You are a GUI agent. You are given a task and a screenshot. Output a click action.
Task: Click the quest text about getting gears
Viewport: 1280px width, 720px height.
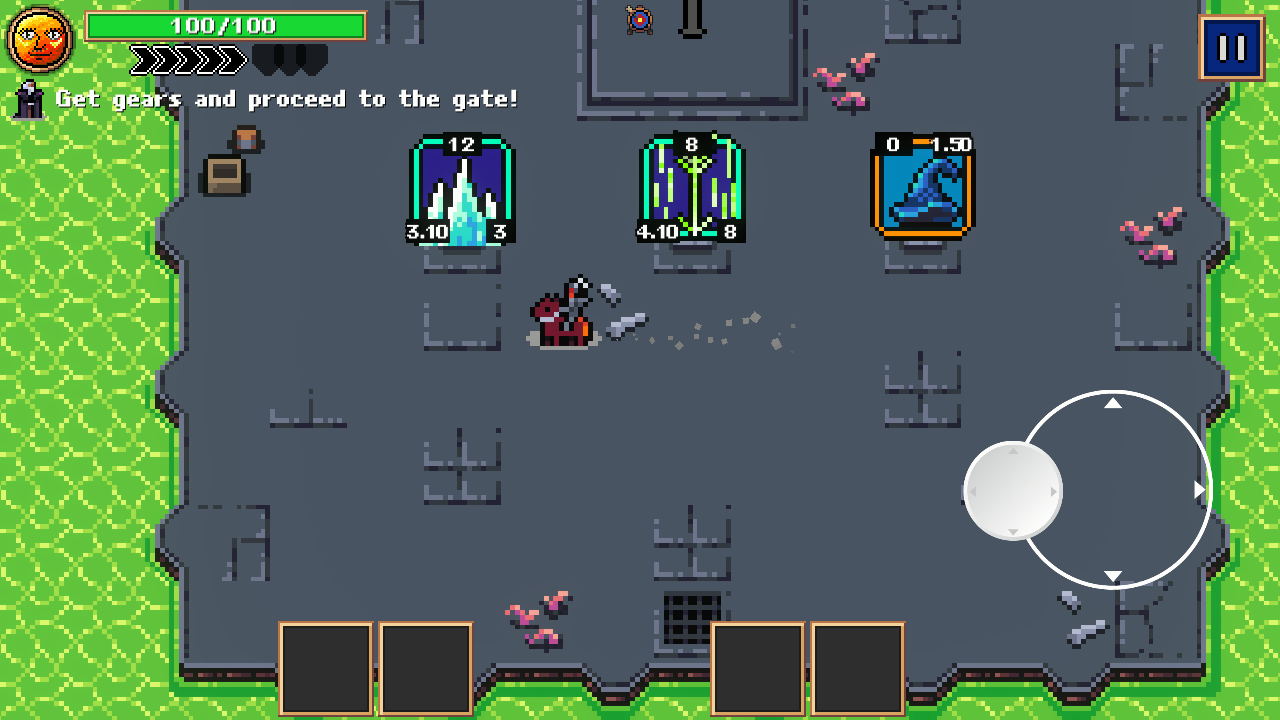[x=290, y=99]
